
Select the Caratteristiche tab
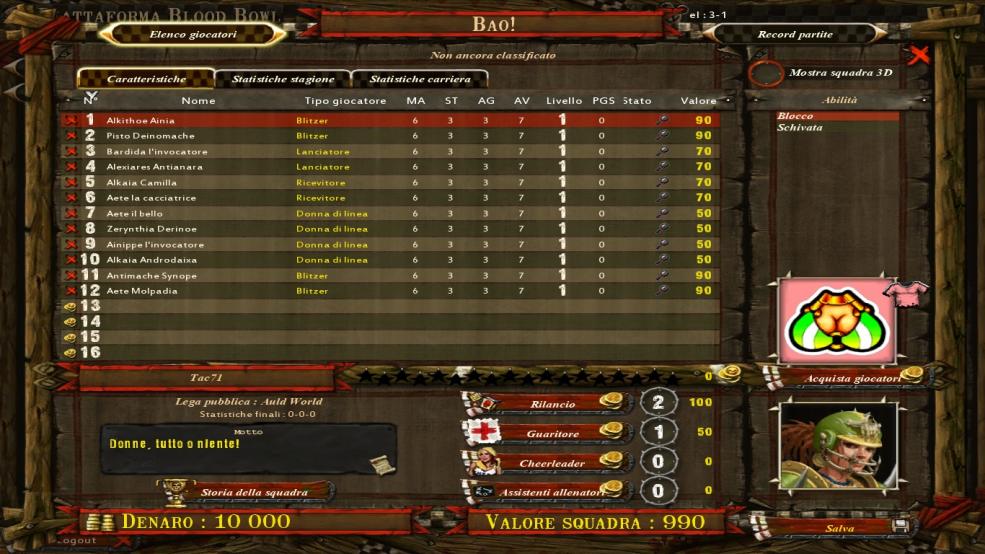click(146, 79)
